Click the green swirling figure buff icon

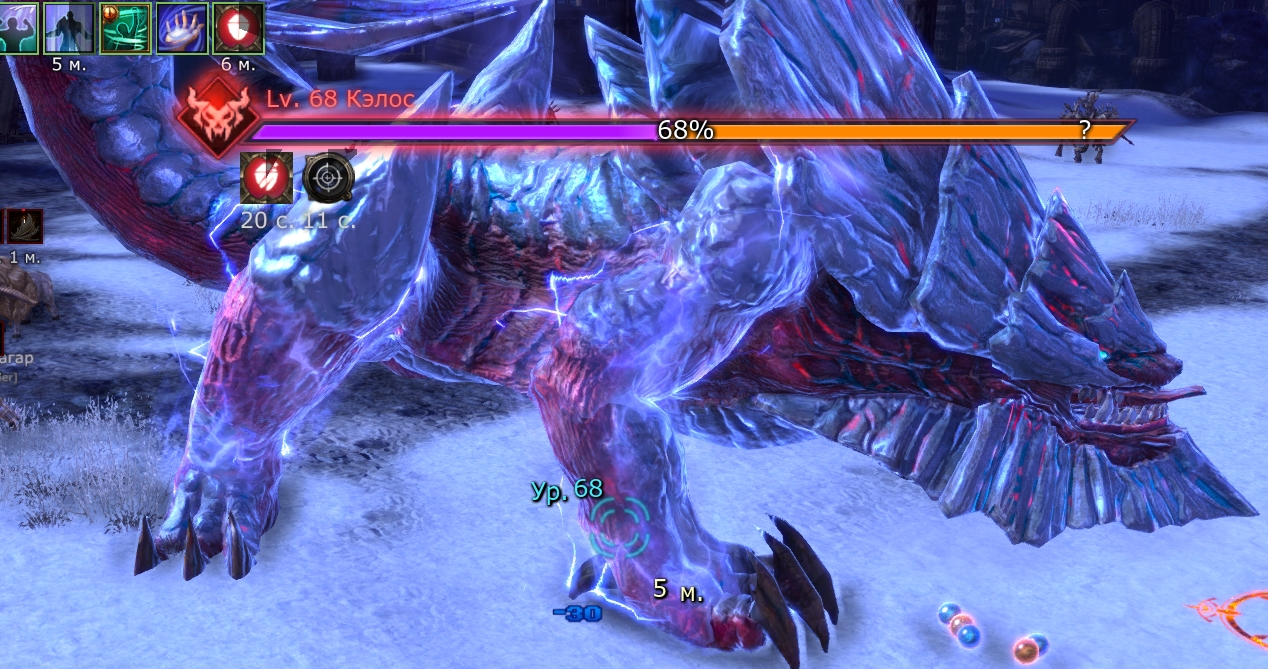tap(125, 26)
